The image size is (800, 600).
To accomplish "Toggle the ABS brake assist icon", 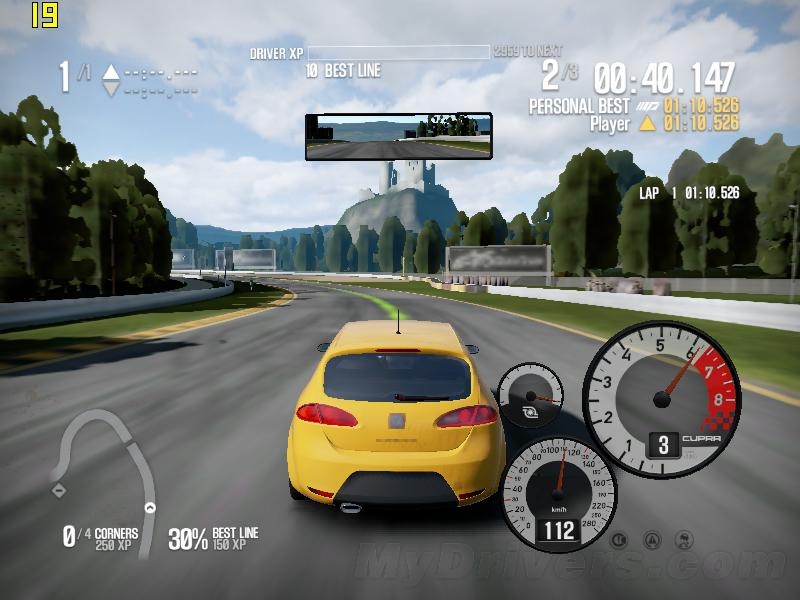I will tap(620, 541).
